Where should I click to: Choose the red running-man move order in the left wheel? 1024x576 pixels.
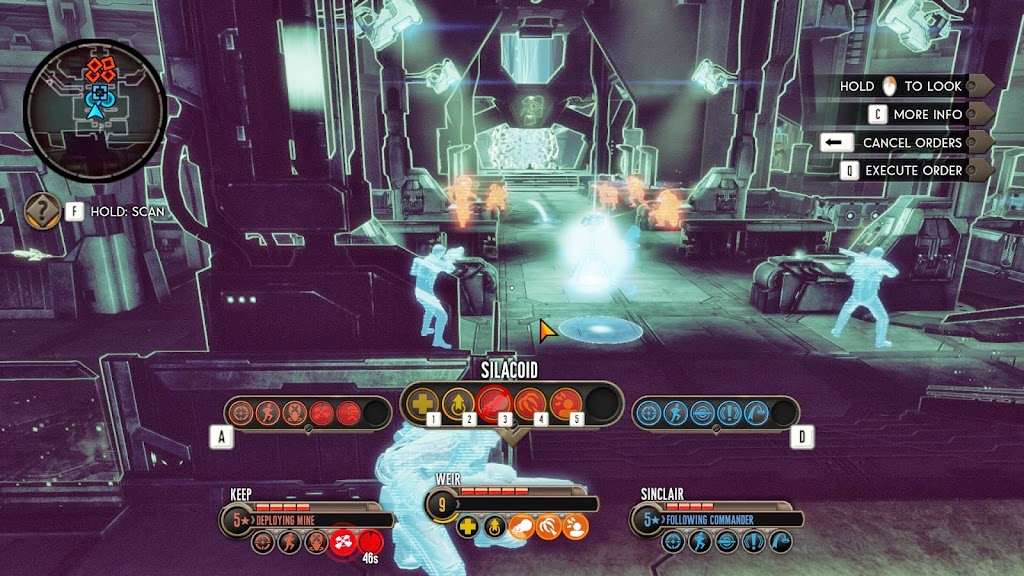267,412
